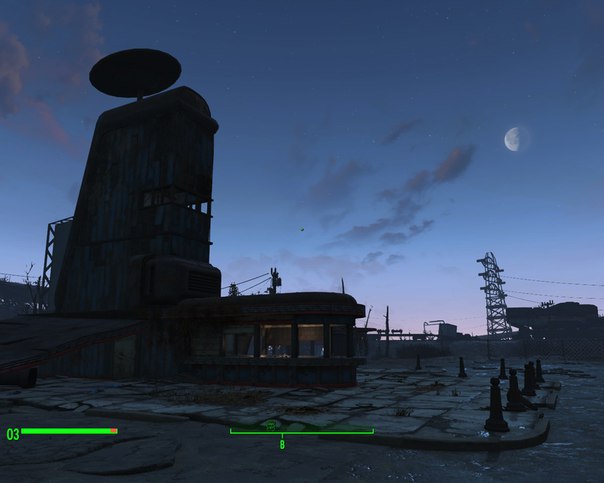Click the compass bar on the HUD
This screenshot has height=483, width=604.
301,432
